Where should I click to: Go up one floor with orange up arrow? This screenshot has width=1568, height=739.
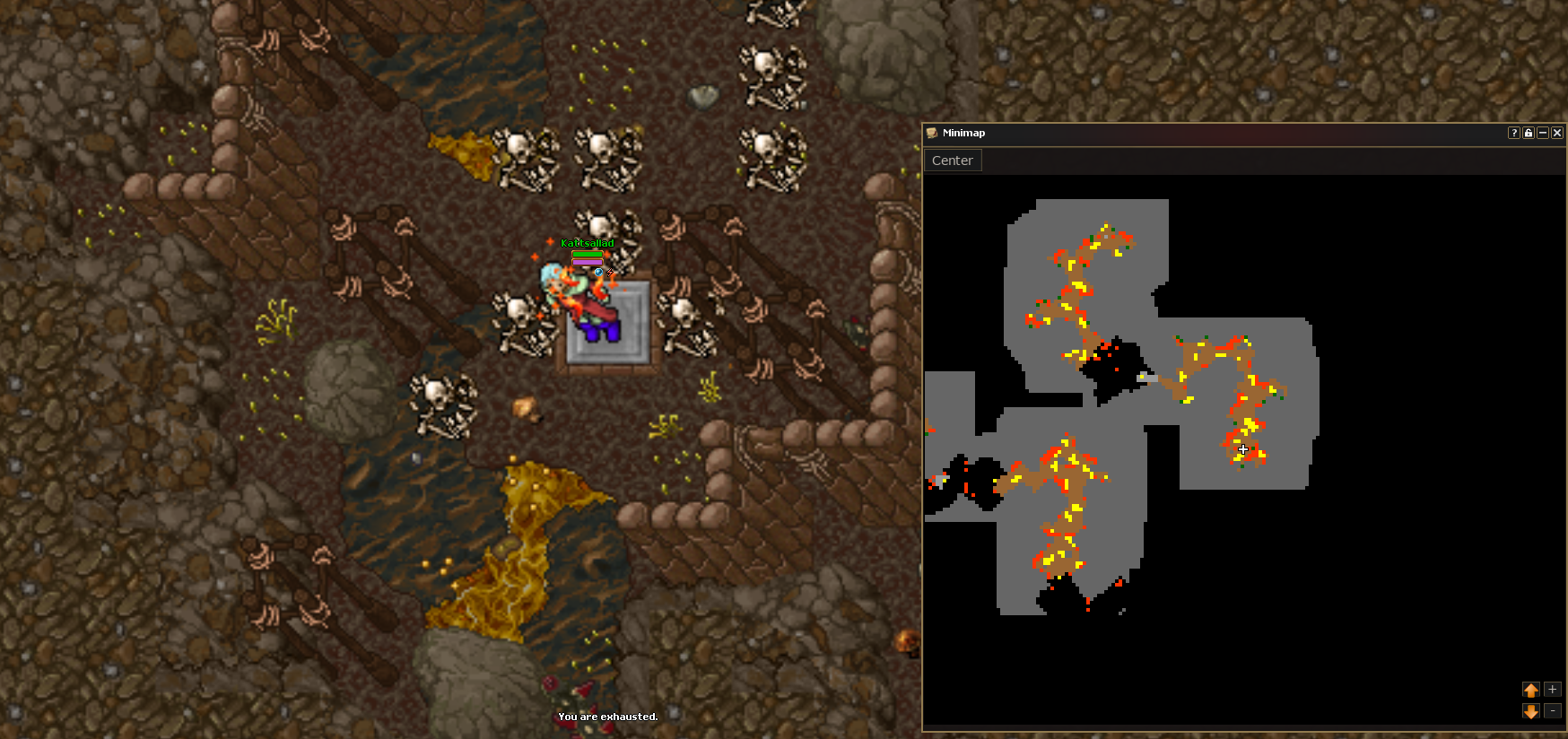click(x=1531, y=690)
